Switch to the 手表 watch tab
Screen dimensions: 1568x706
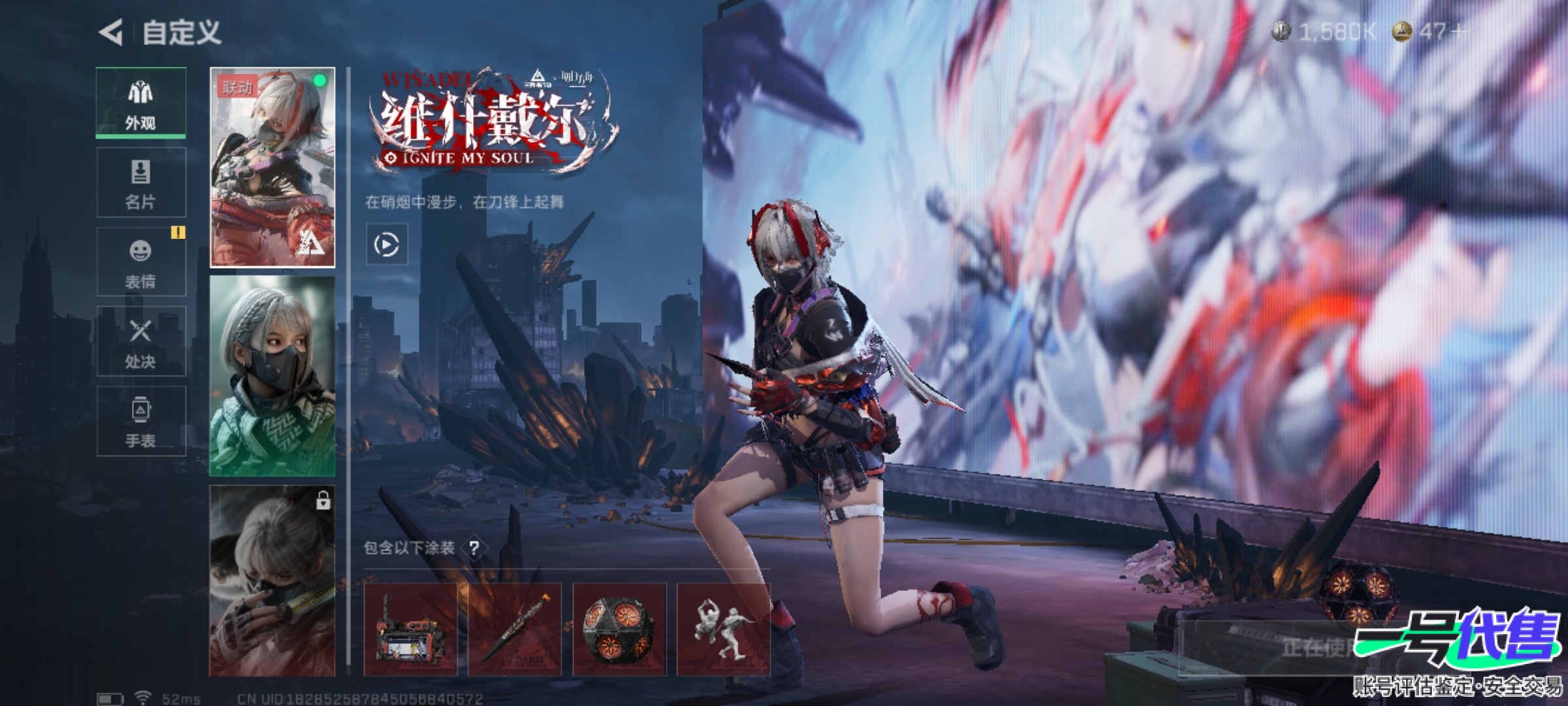(x=141, y=422)
